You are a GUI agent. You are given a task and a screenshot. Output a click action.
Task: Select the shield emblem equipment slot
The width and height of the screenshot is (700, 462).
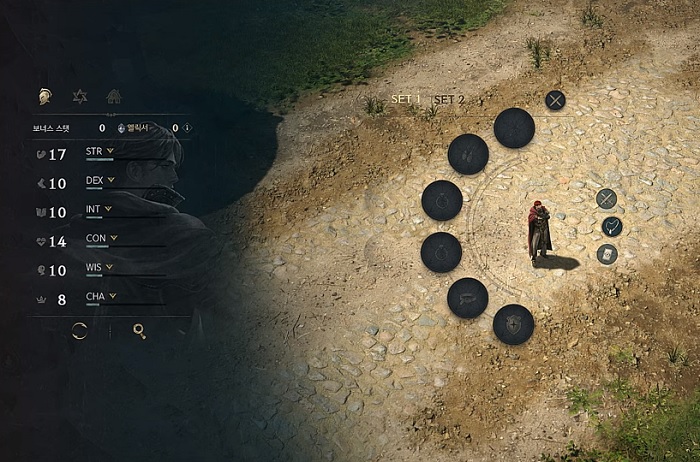[513, 324]
